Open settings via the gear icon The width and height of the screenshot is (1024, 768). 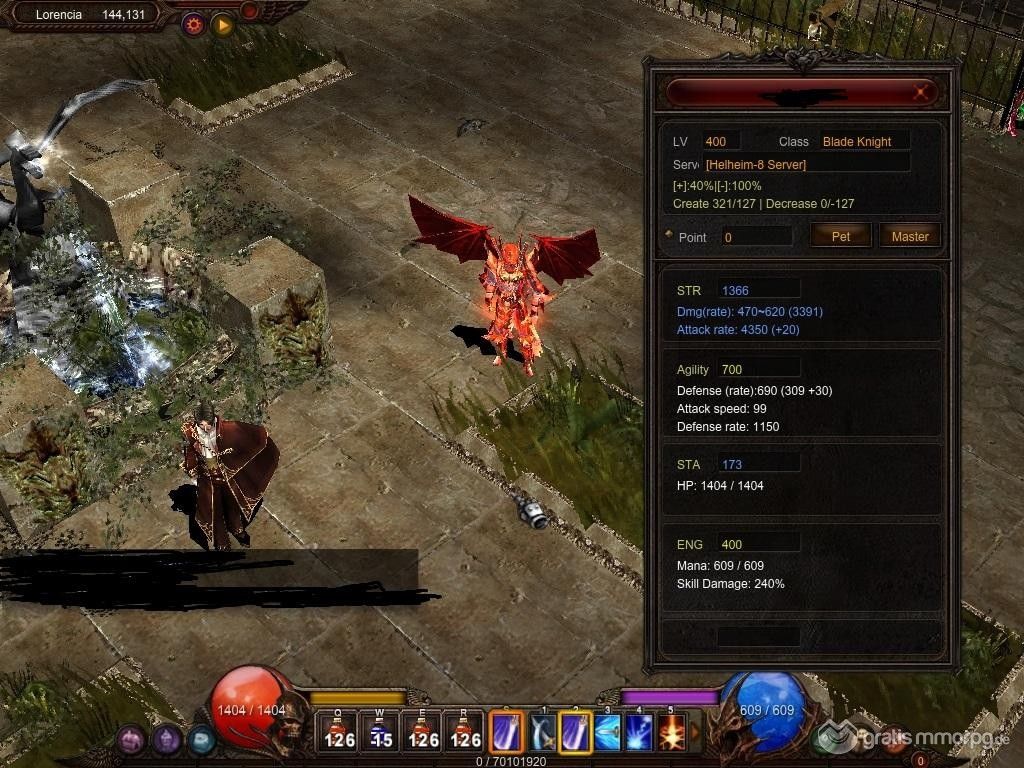[x=193, y=24]
